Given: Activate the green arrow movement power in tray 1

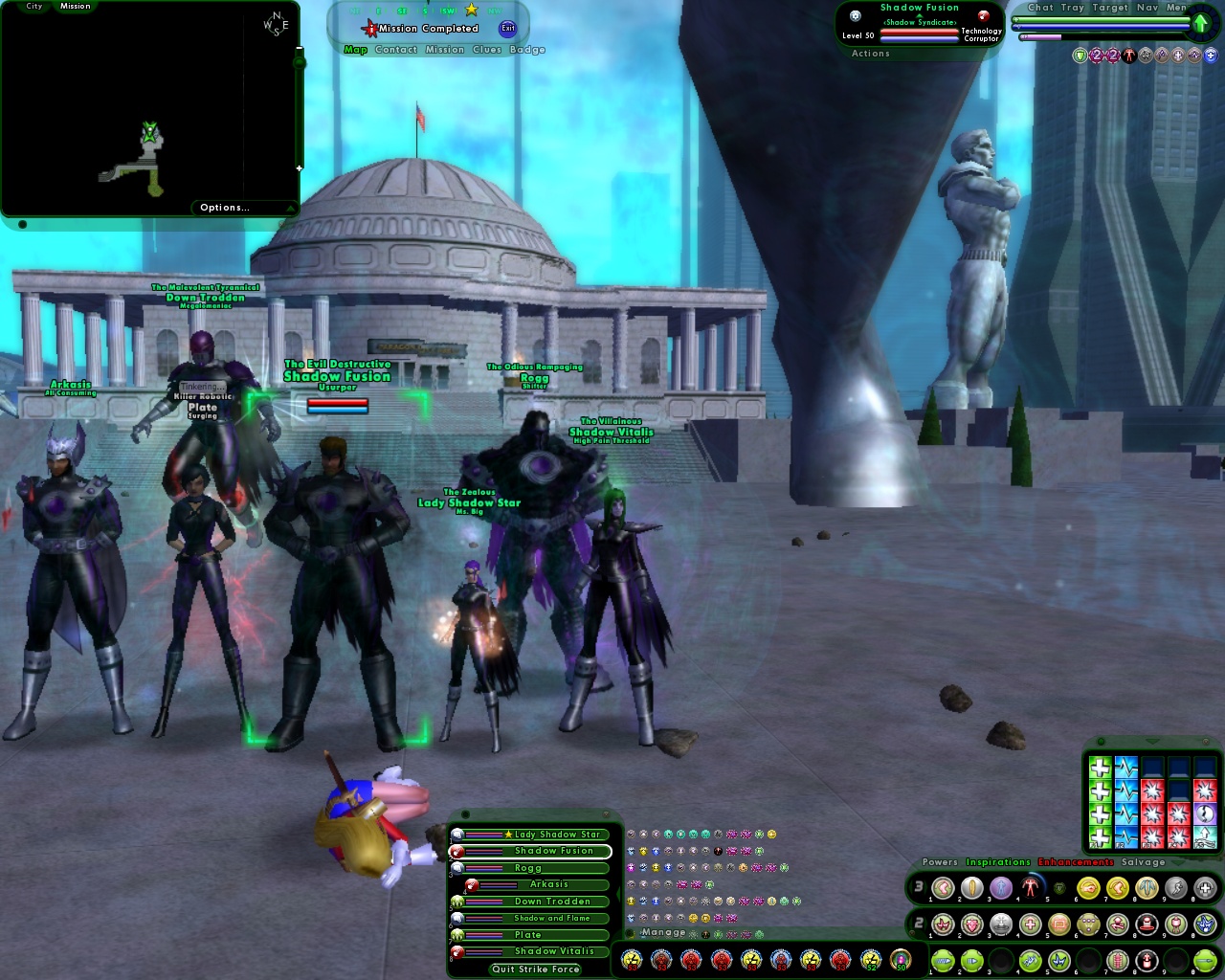Looking at the screenshot, I should 943,960.
